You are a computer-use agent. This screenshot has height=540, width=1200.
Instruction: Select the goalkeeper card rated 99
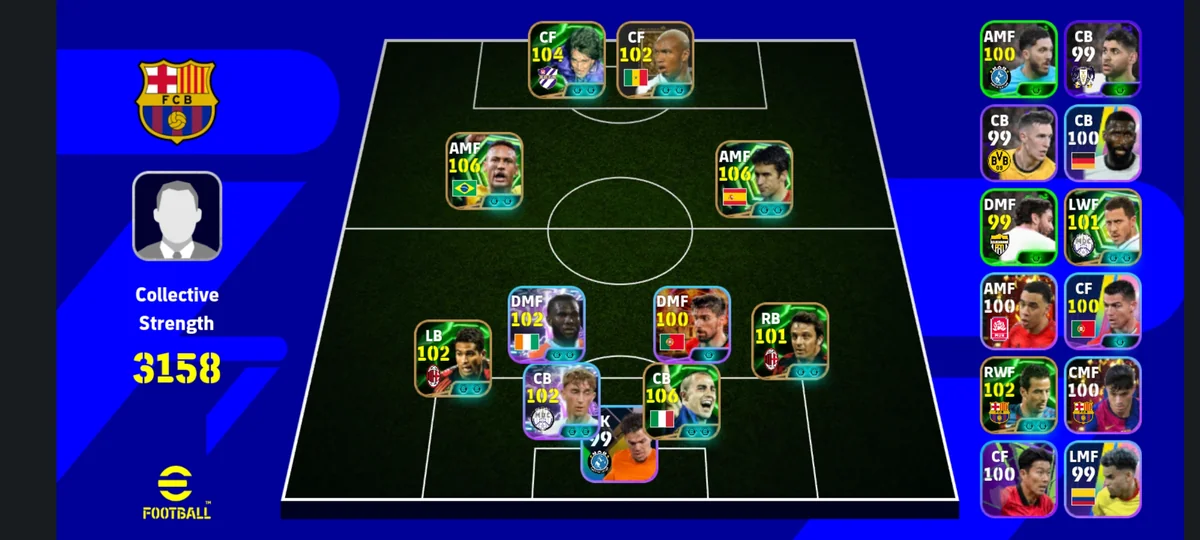pos(619,446)
